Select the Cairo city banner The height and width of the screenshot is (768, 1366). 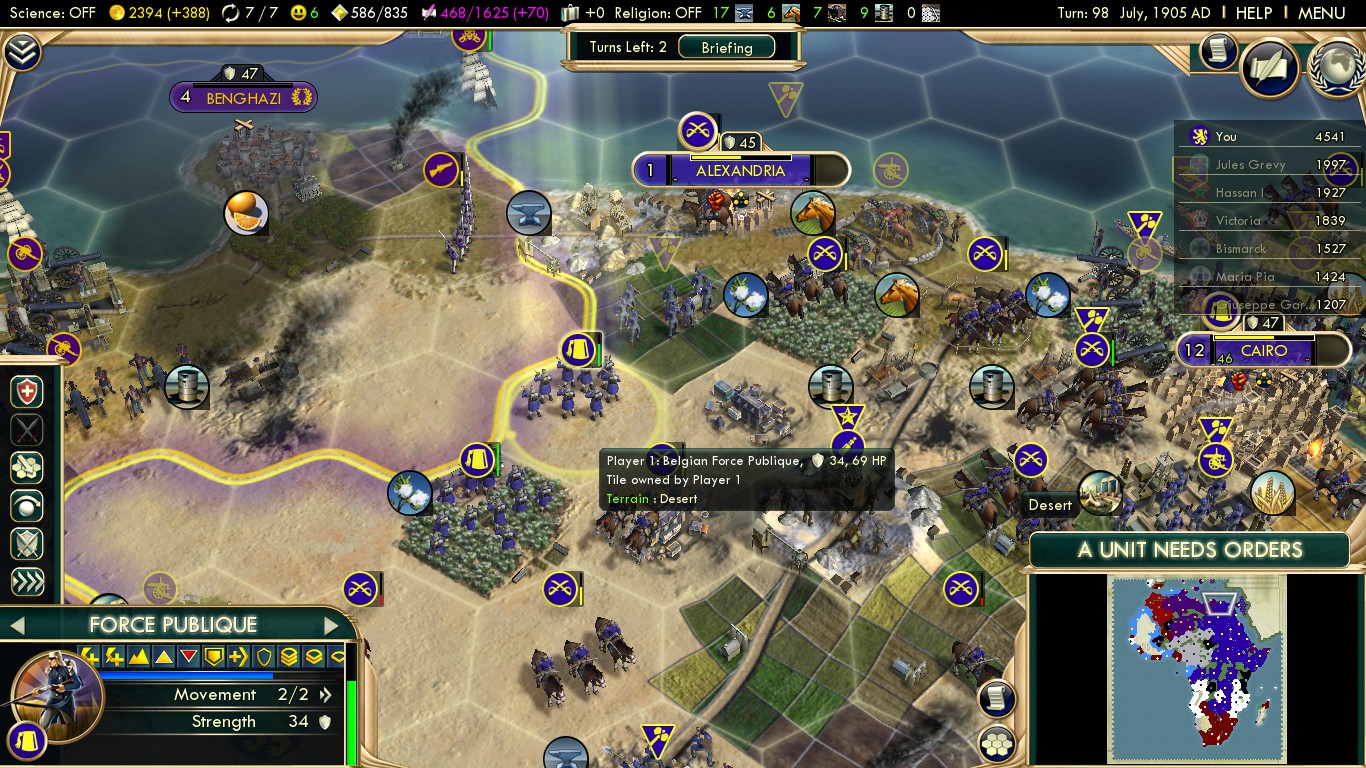[x=1264, y=351]
